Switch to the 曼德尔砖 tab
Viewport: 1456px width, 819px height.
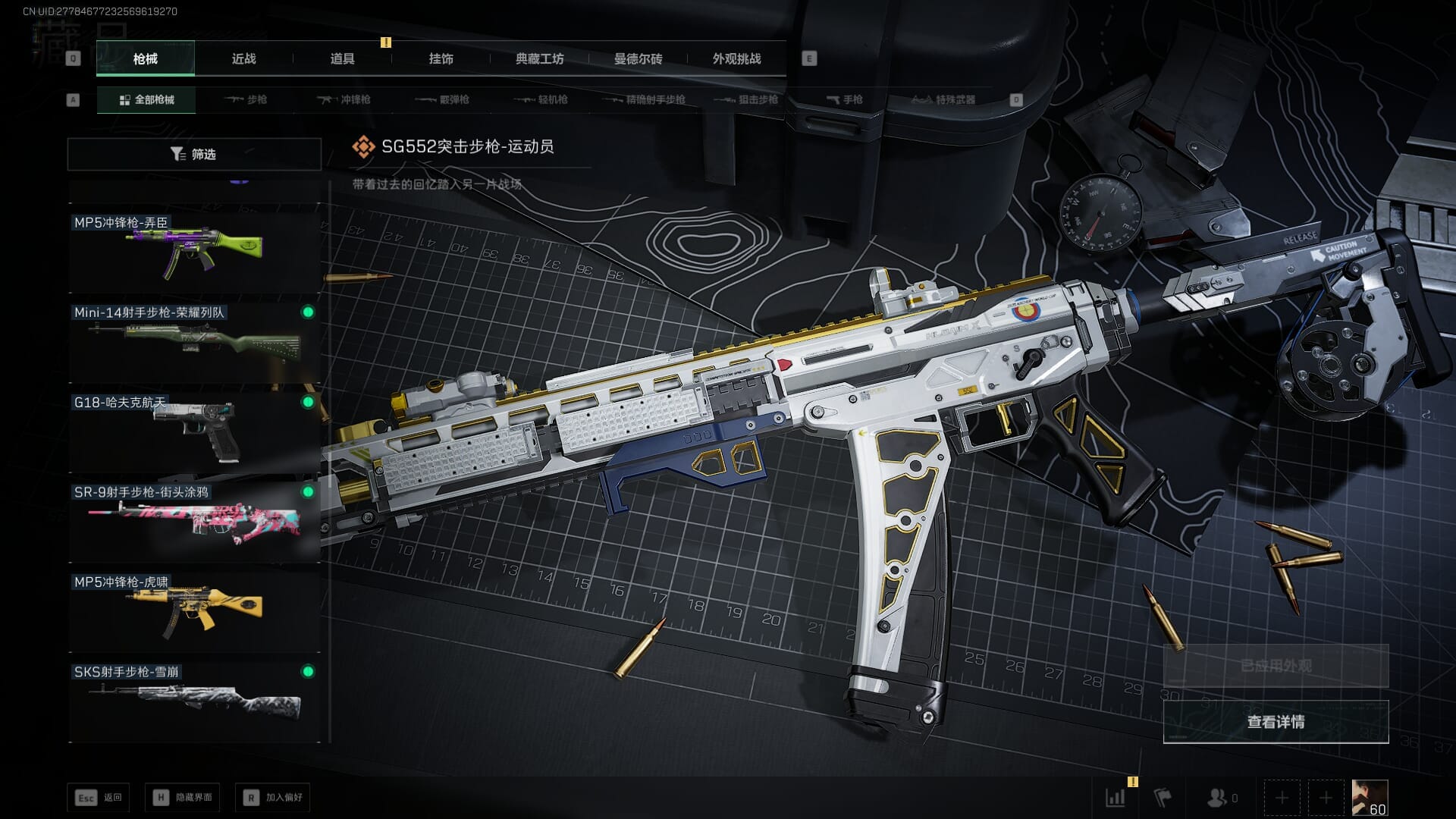[638, 59]
